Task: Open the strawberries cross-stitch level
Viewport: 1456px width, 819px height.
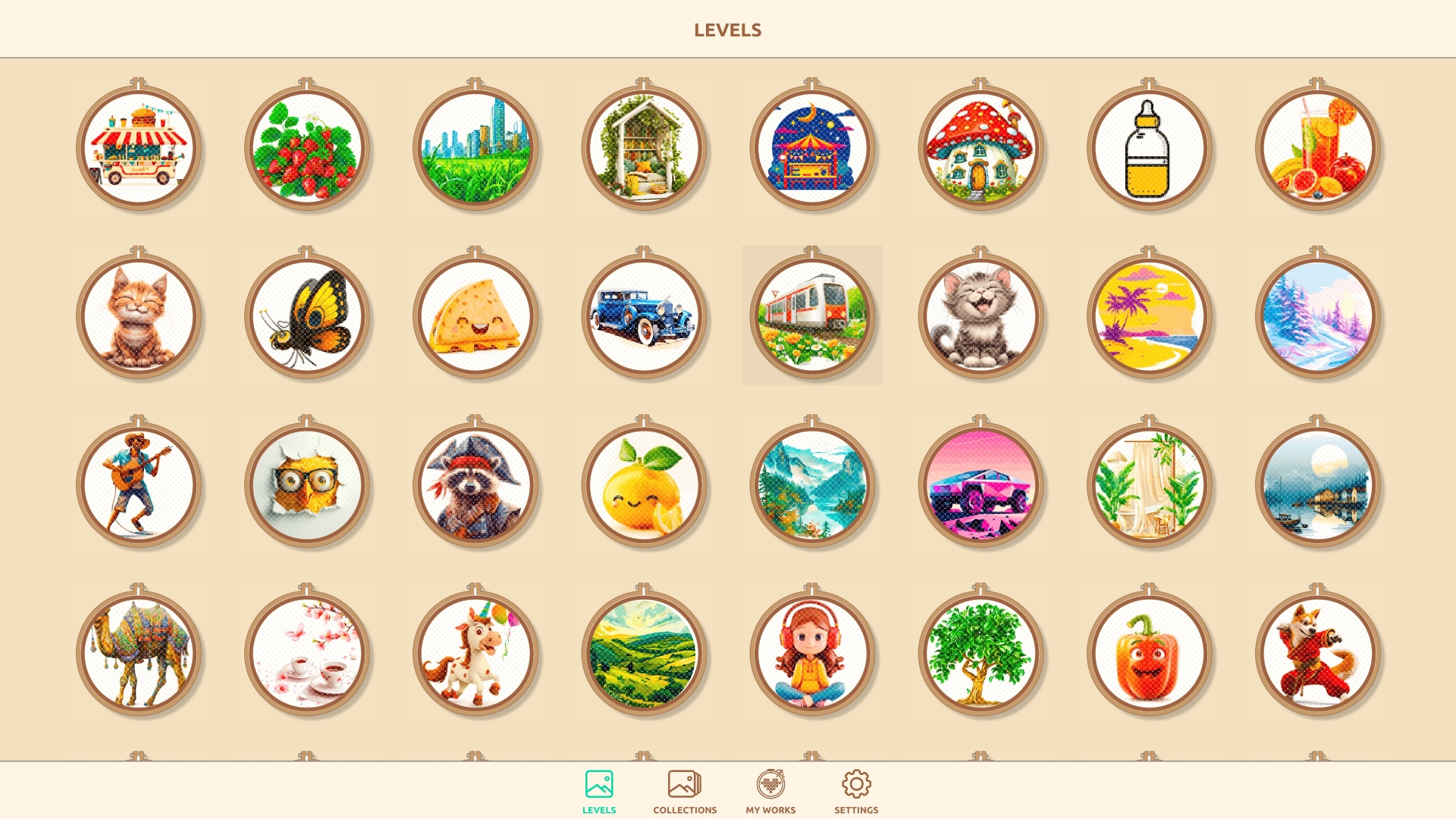Action: pos(308,149)
